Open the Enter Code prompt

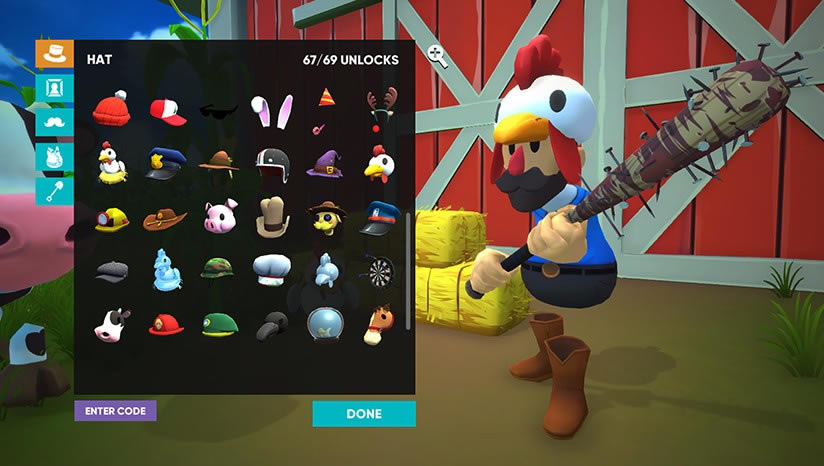(x=115, y=411)
